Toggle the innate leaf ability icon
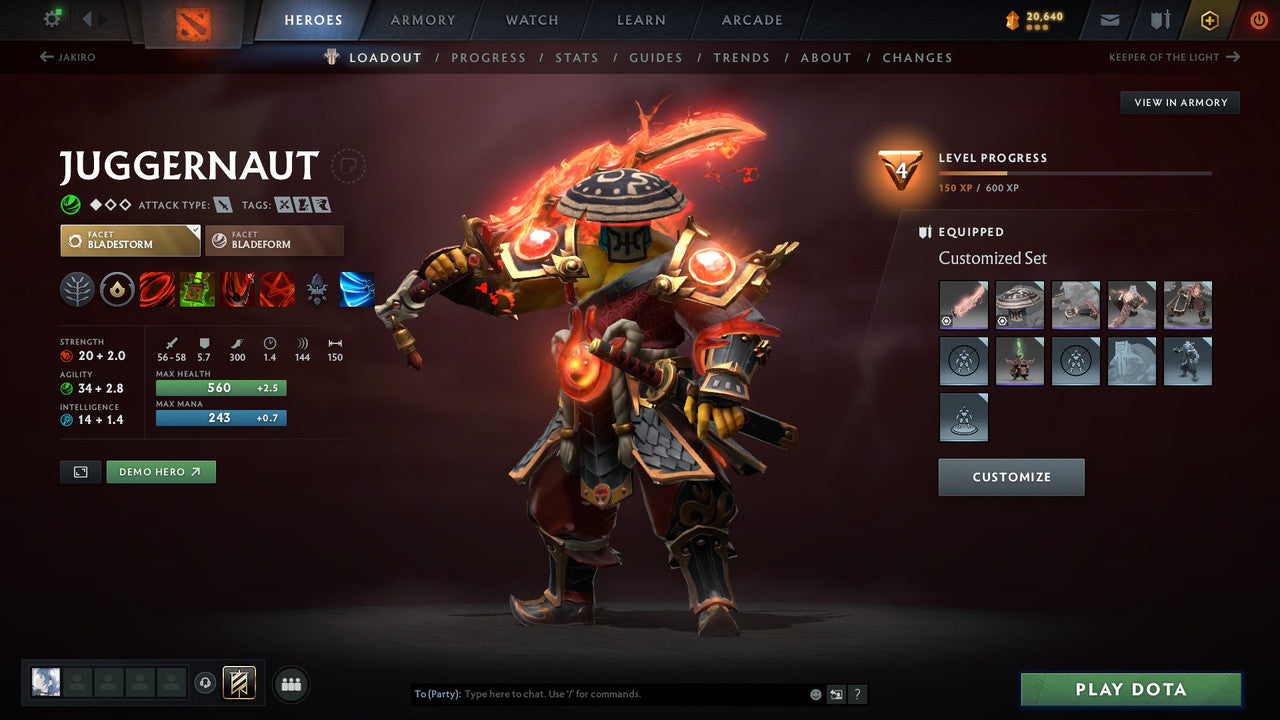 pyautogui.click(x=77, y=290)
